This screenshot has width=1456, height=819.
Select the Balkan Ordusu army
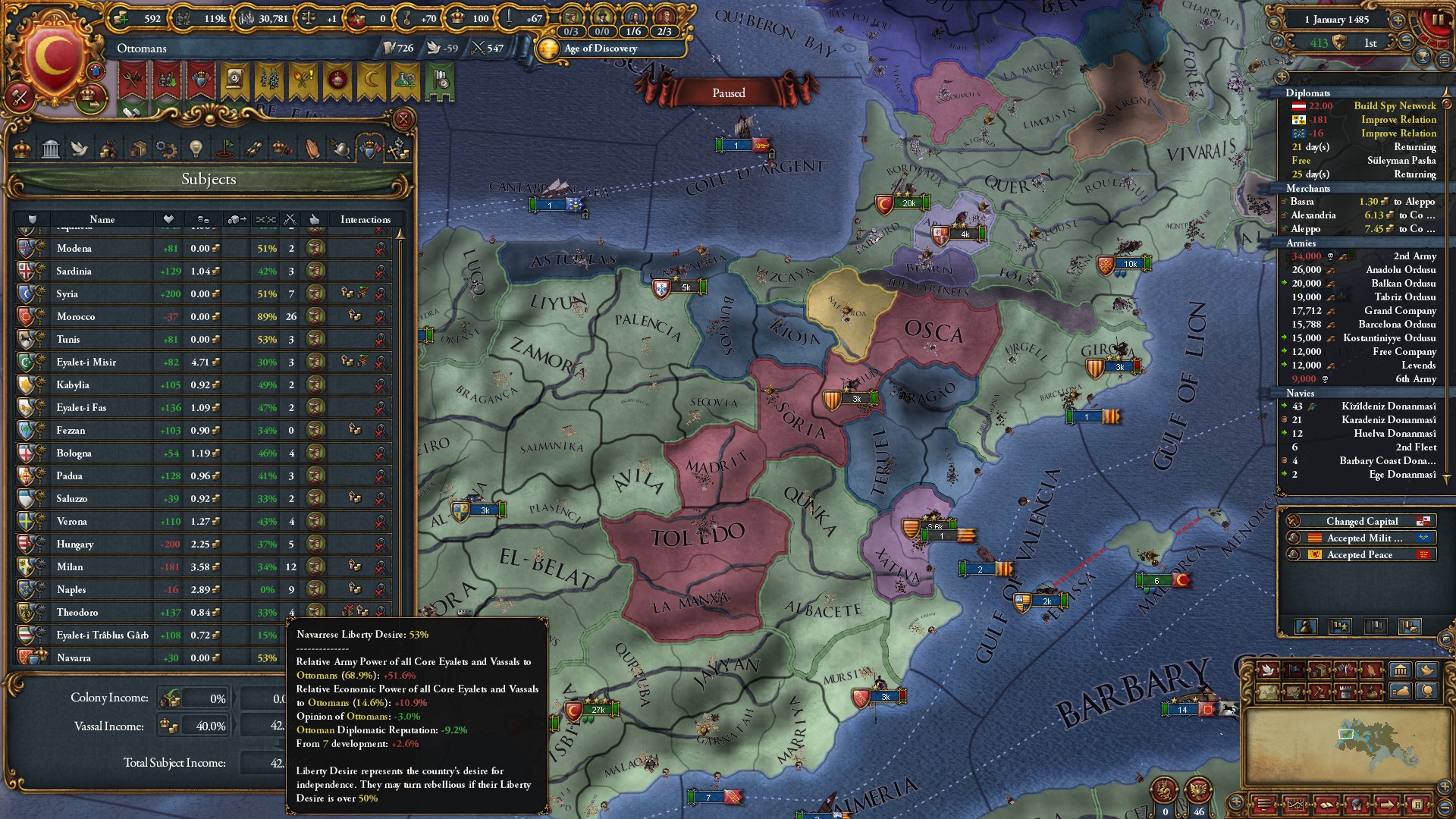(1403, 284)
